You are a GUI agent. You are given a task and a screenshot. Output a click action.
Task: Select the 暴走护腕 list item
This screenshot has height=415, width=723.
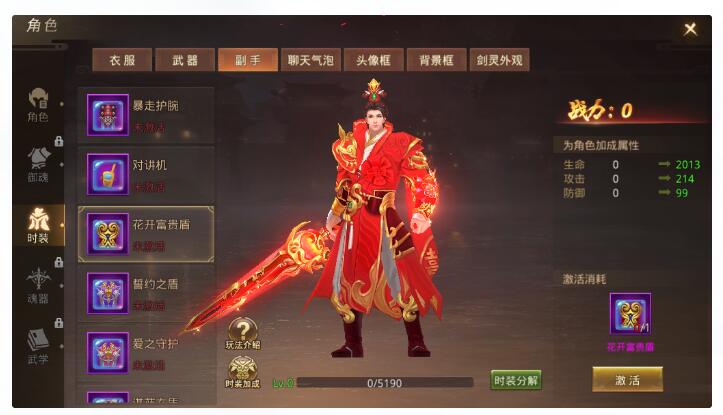pos(146,115)
